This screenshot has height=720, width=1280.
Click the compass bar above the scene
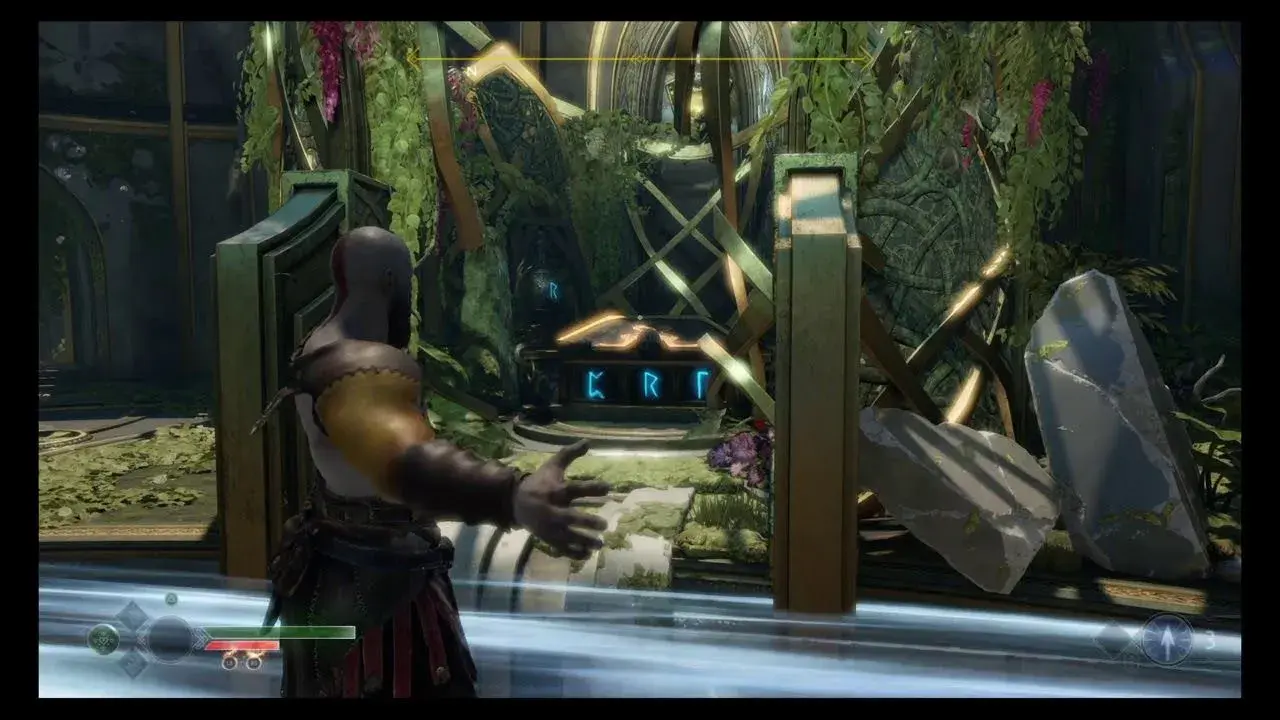[x=640, y=59]
